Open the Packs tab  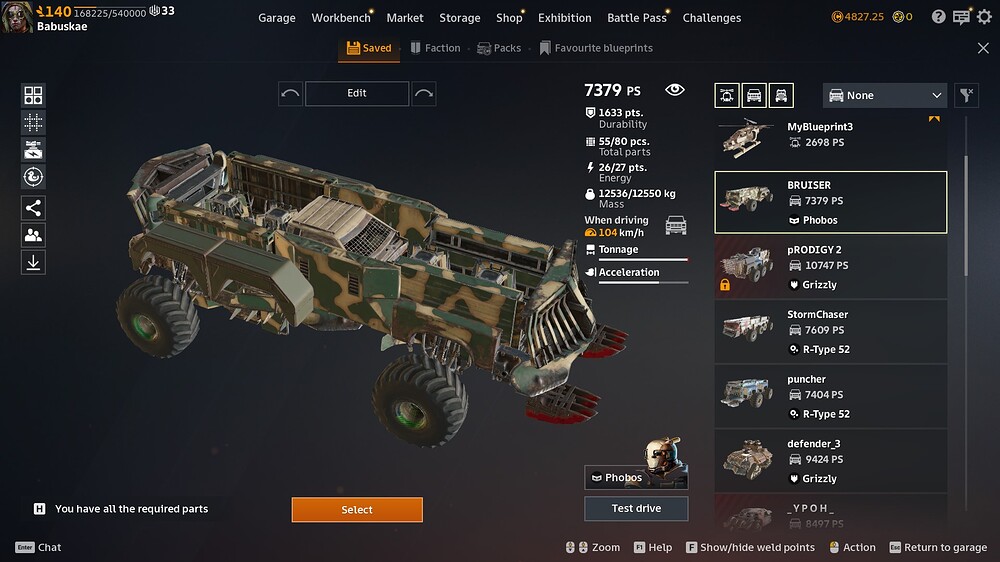[x=499, y=48]
